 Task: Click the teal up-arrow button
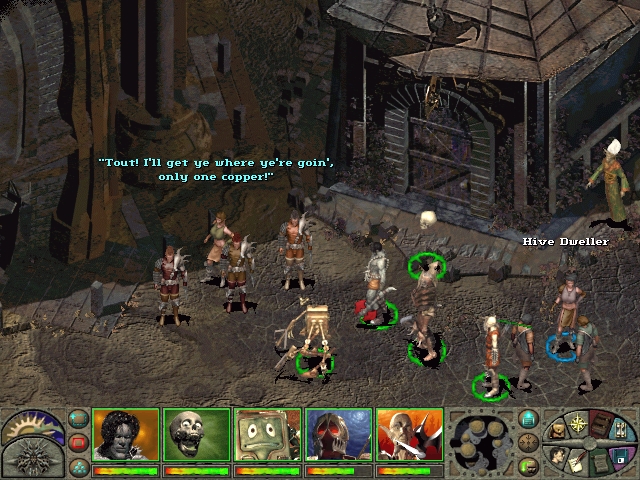point(529,419)
